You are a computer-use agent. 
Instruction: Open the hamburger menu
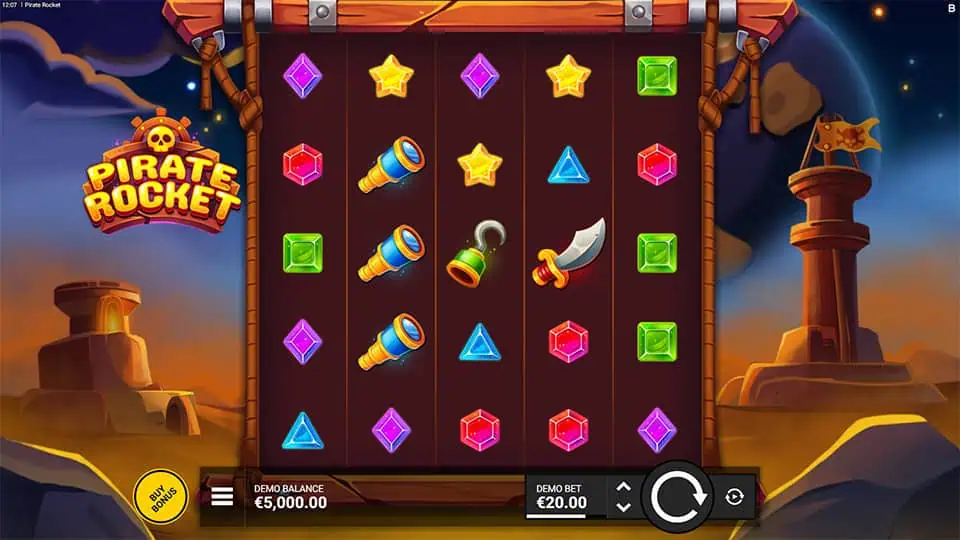click(222, 496)
